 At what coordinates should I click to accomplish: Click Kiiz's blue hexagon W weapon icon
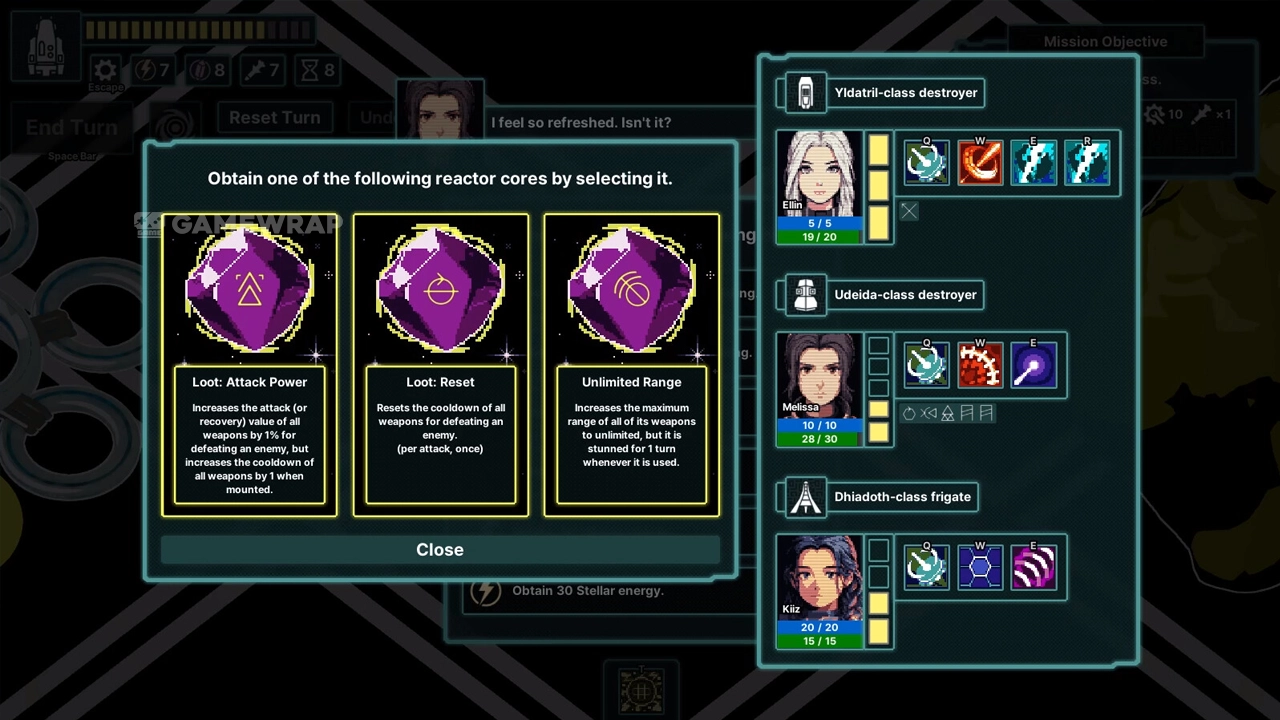click(x=980, y=567)
